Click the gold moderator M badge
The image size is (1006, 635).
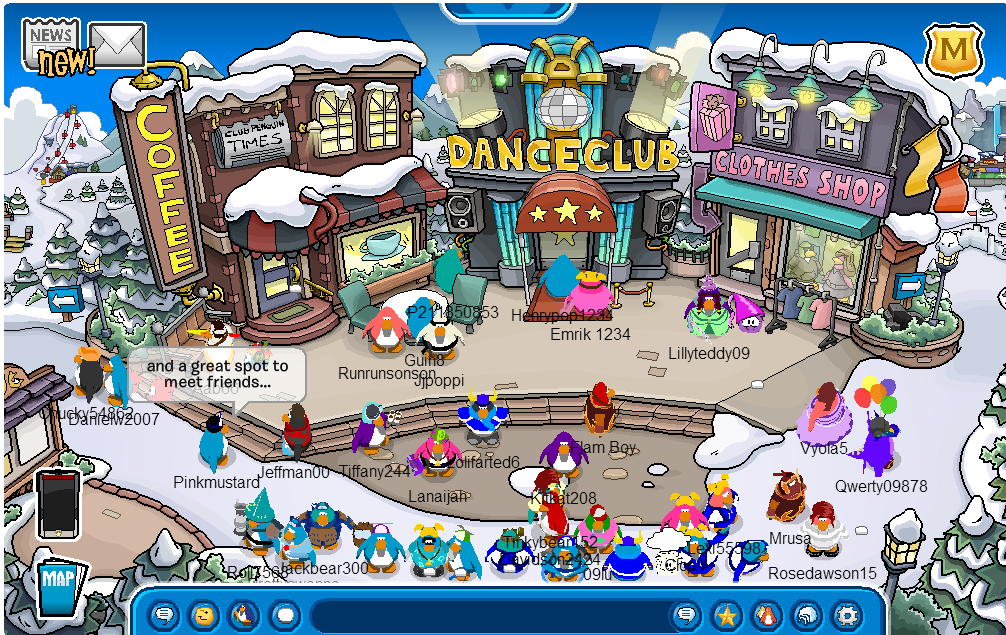[955, 50]
